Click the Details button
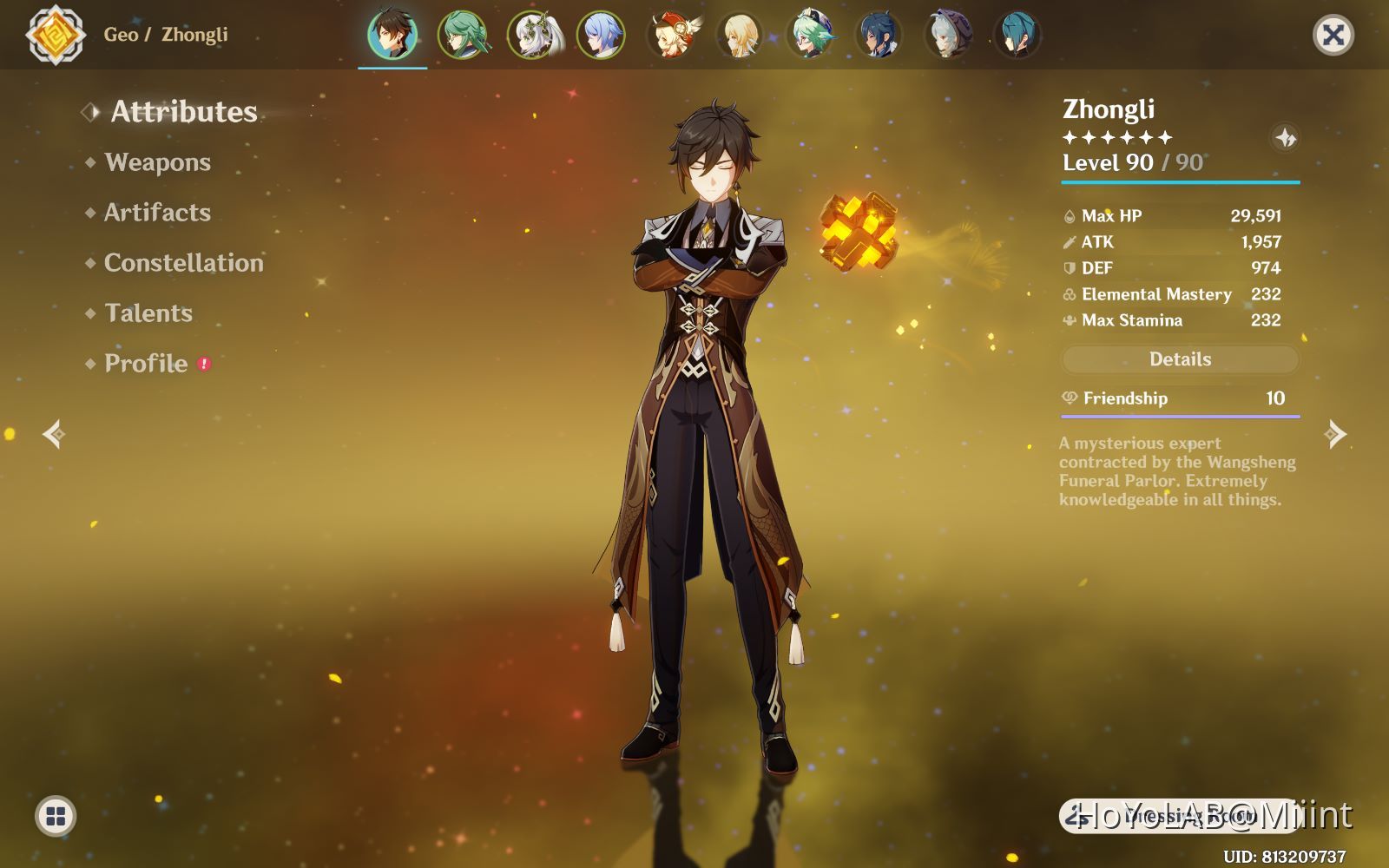Image resolution: width=1389 pixels, height=868 pixels. coord(1179,359)
